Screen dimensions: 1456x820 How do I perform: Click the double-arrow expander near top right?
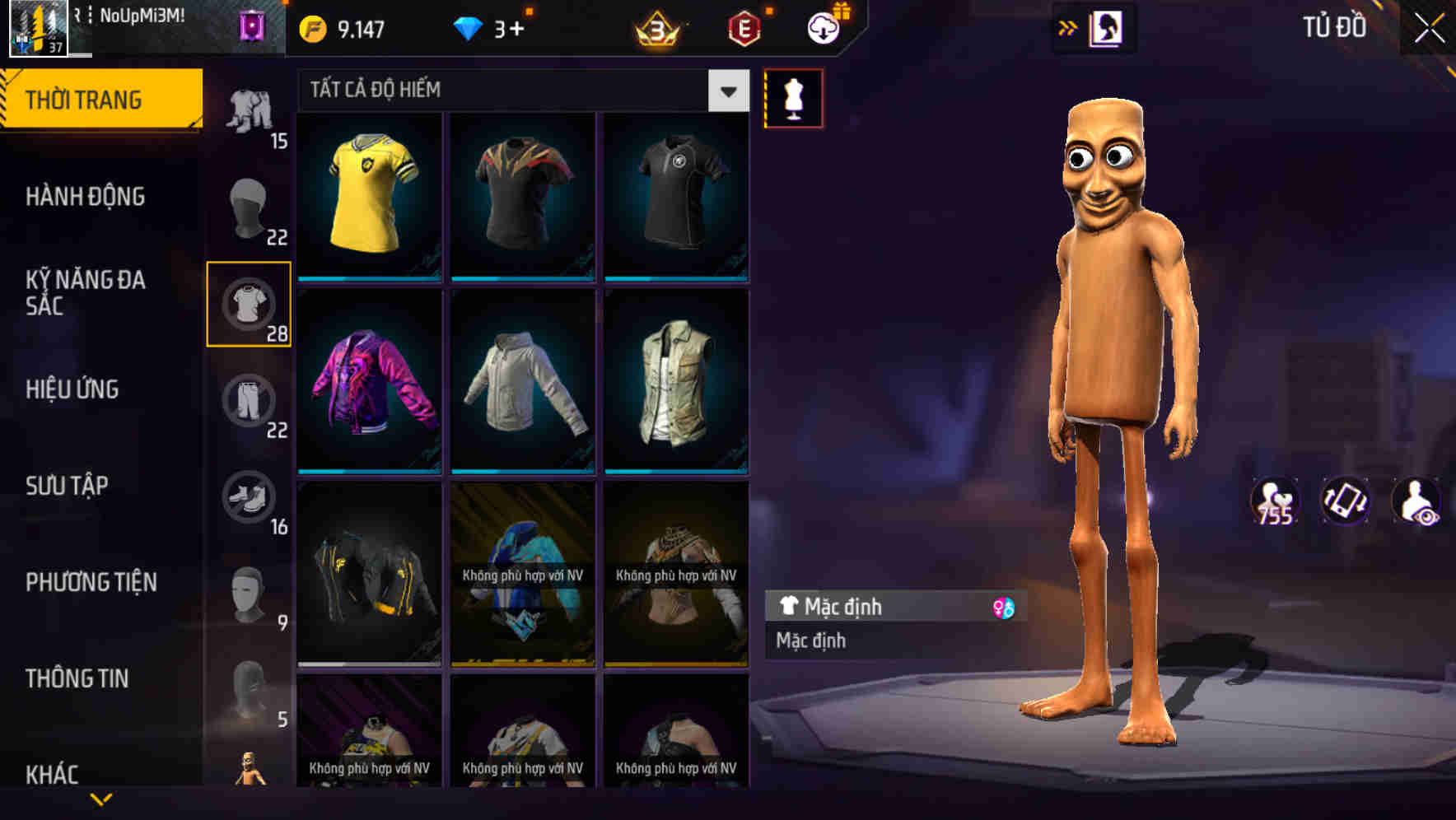tap(1068, 26)
